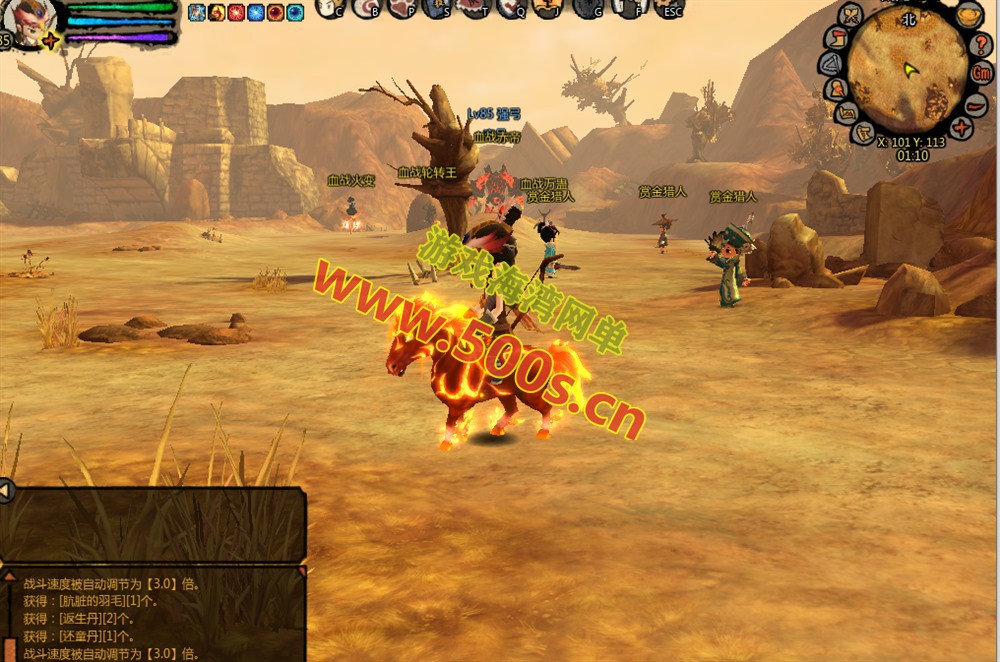The height and width of the screenshot is (662, 1000).
Task: Click the player character portrait
Action: click(x=31, y=20)
